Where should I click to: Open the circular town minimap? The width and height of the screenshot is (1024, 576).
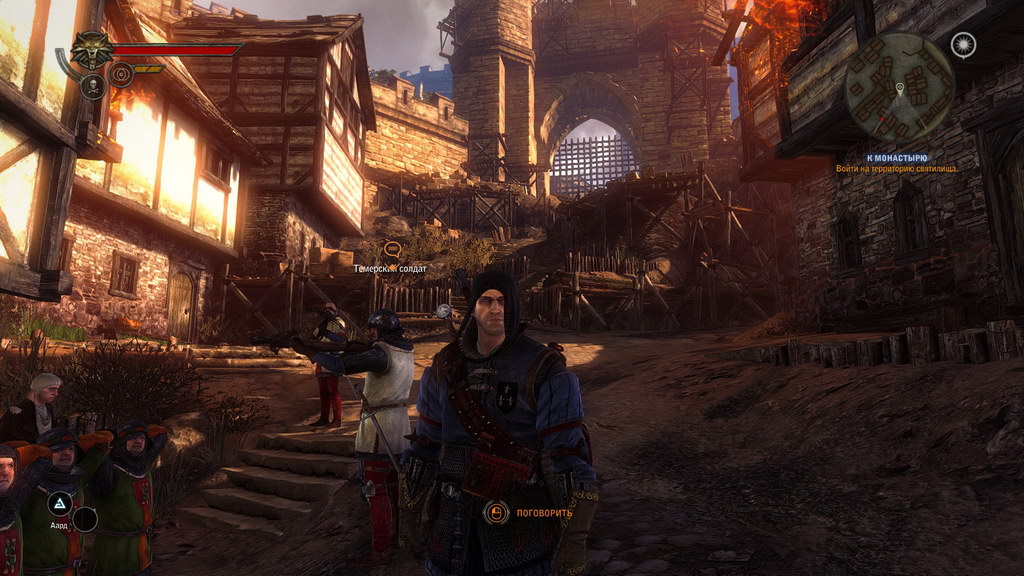899,87
